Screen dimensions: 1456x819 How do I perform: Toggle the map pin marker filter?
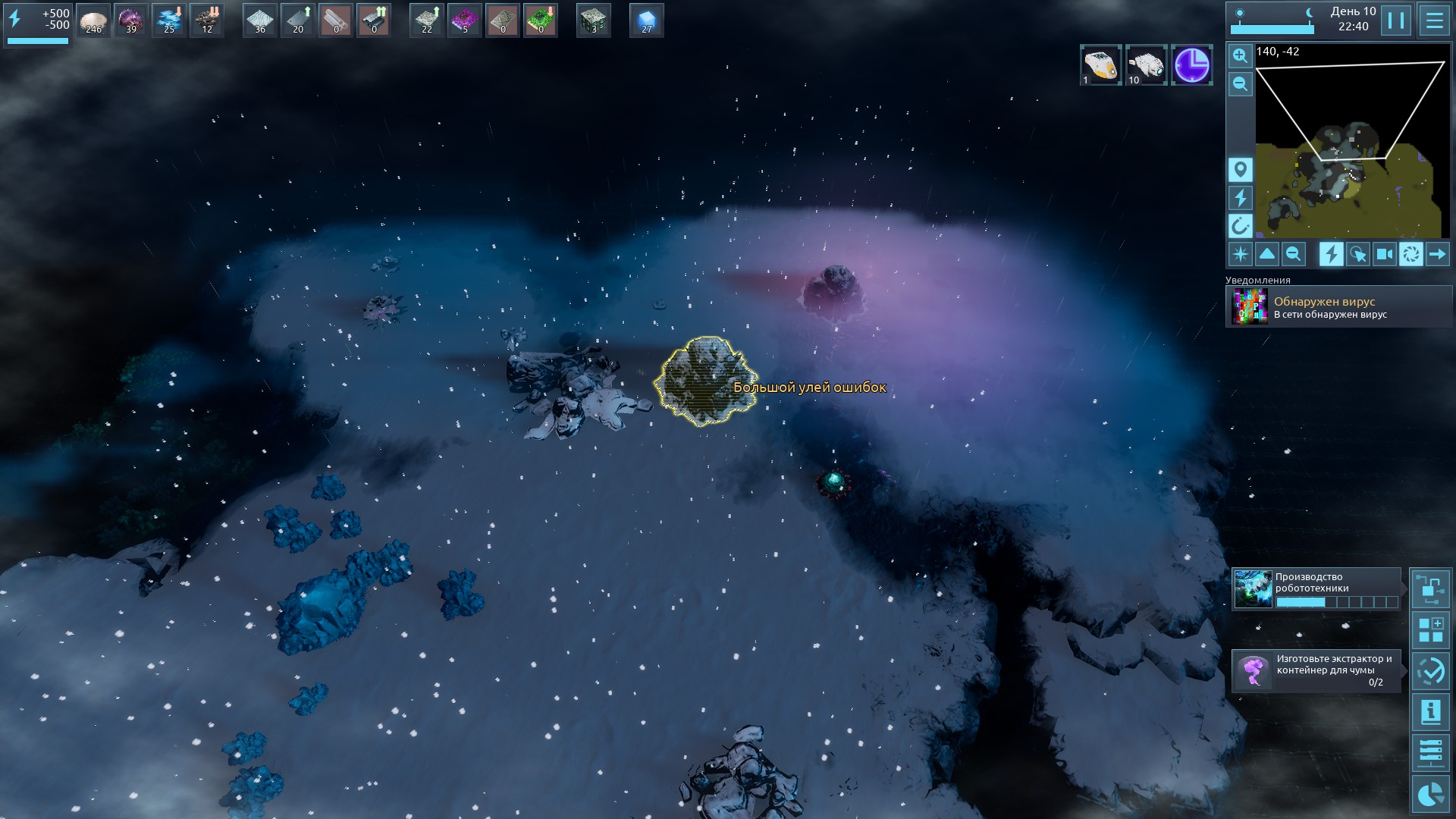coord(1240,170)
